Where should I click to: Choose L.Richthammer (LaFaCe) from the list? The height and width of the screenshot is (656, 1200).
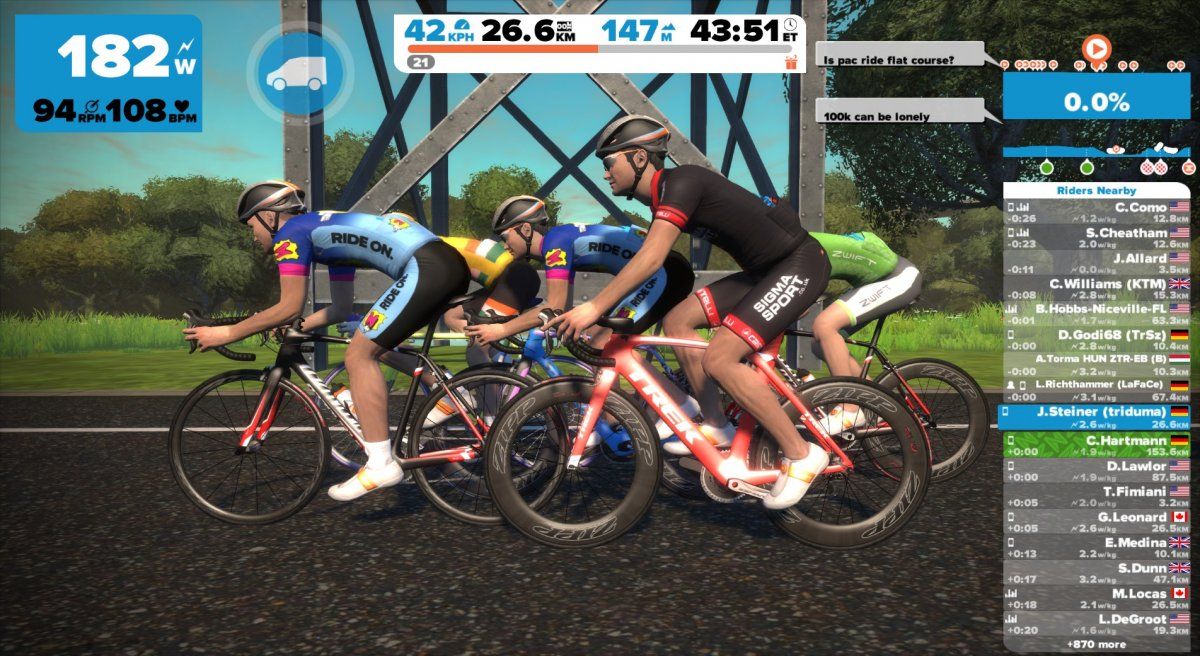coord(1097,391)
